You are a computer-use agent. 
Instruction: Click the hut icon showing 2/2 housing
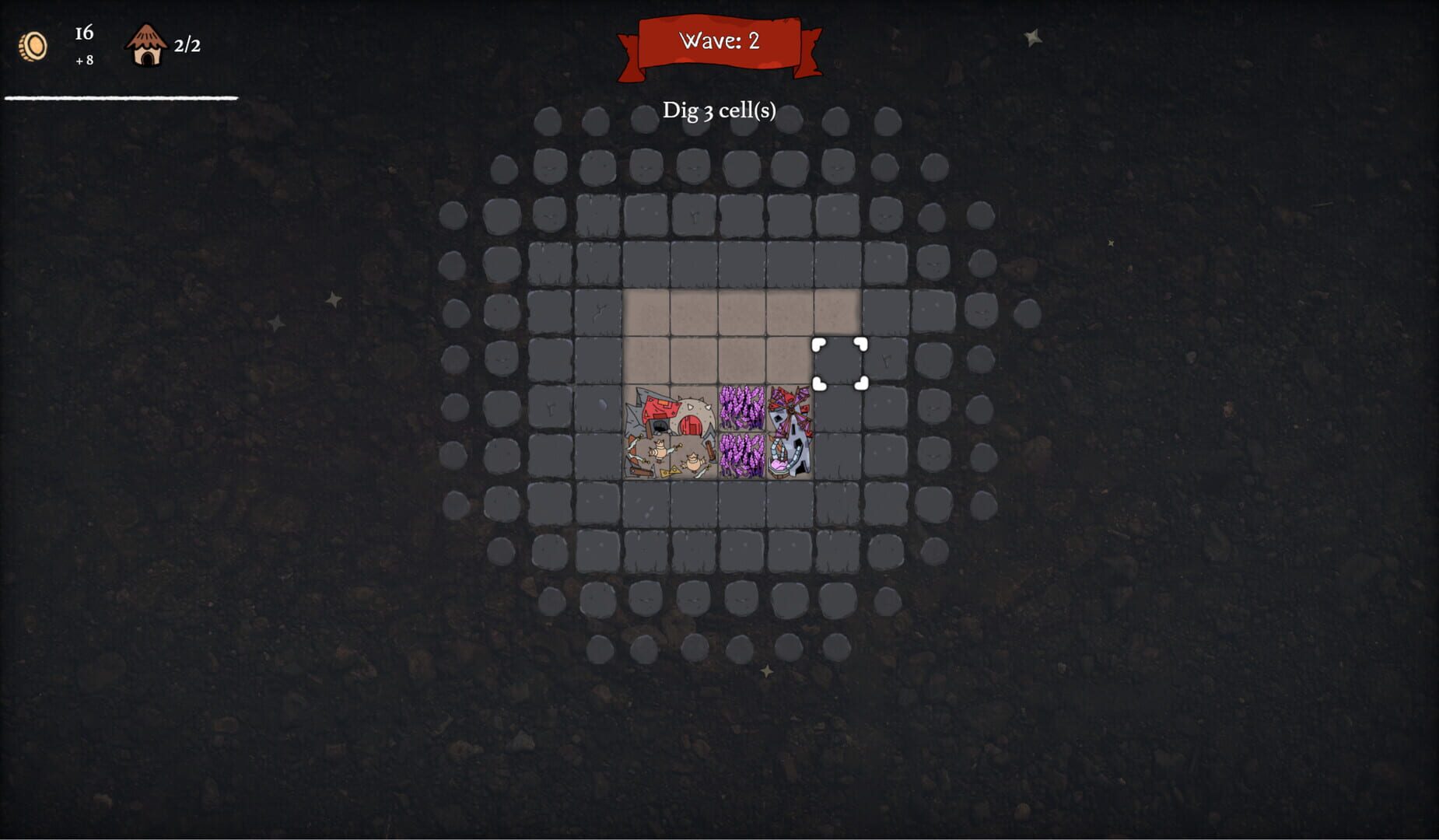click(148, 43)
